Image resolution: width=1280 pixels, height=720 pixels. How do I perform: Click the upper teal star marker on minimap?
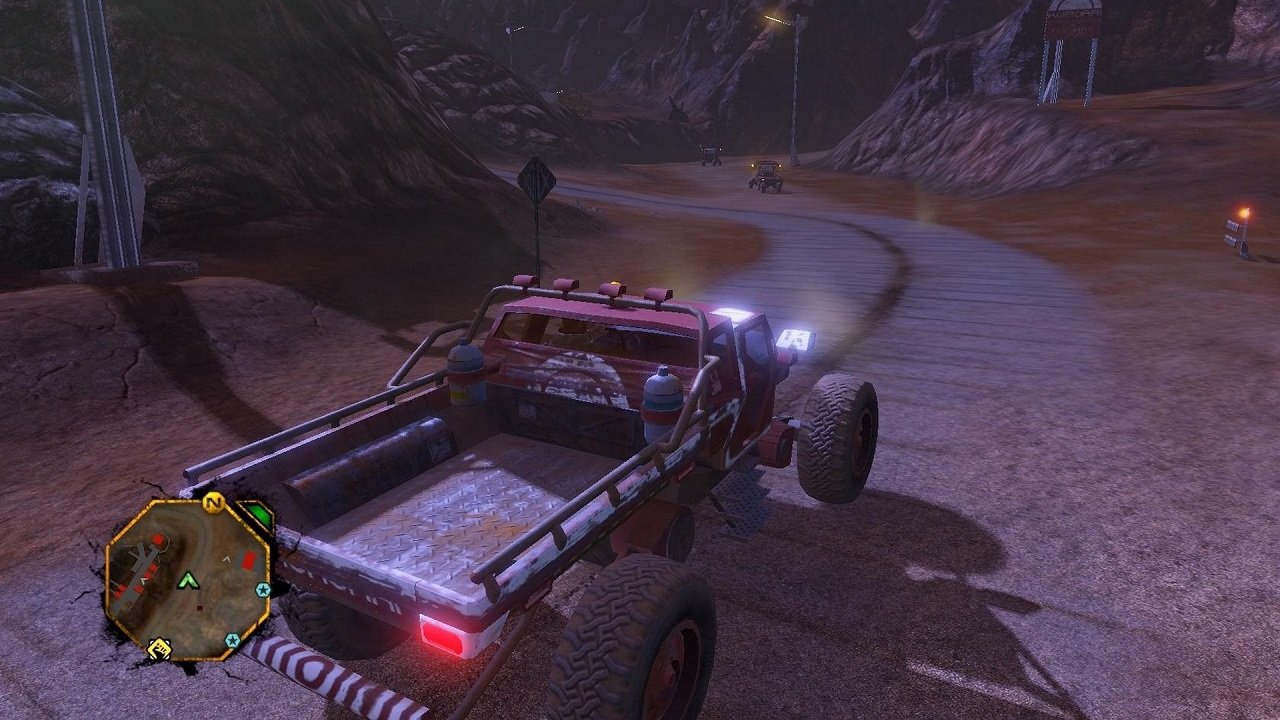pyautogui.click(x=263, y=590)
